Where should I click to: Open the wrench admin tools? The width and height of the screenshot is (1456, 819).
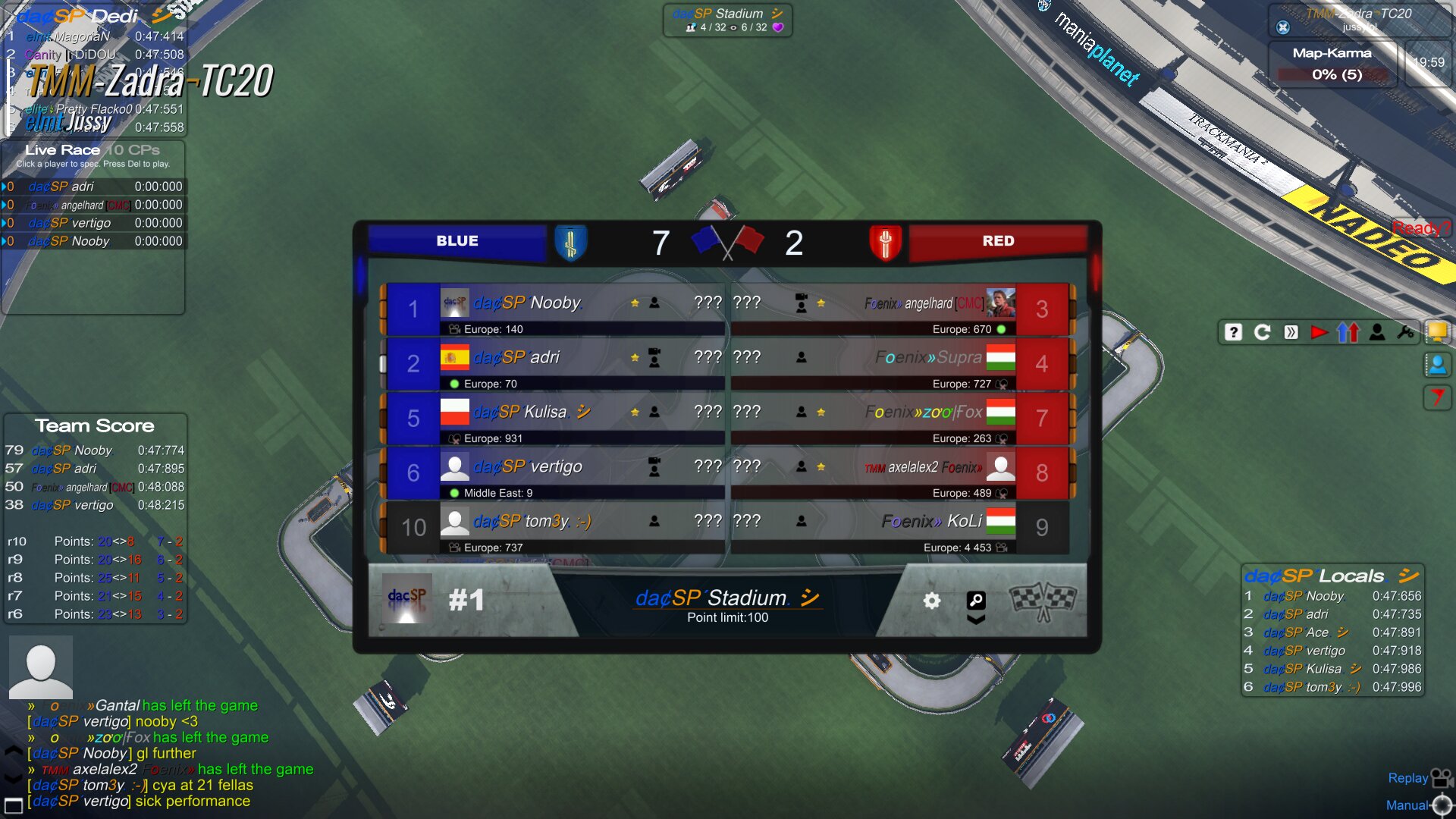[x=1405, y=332]
